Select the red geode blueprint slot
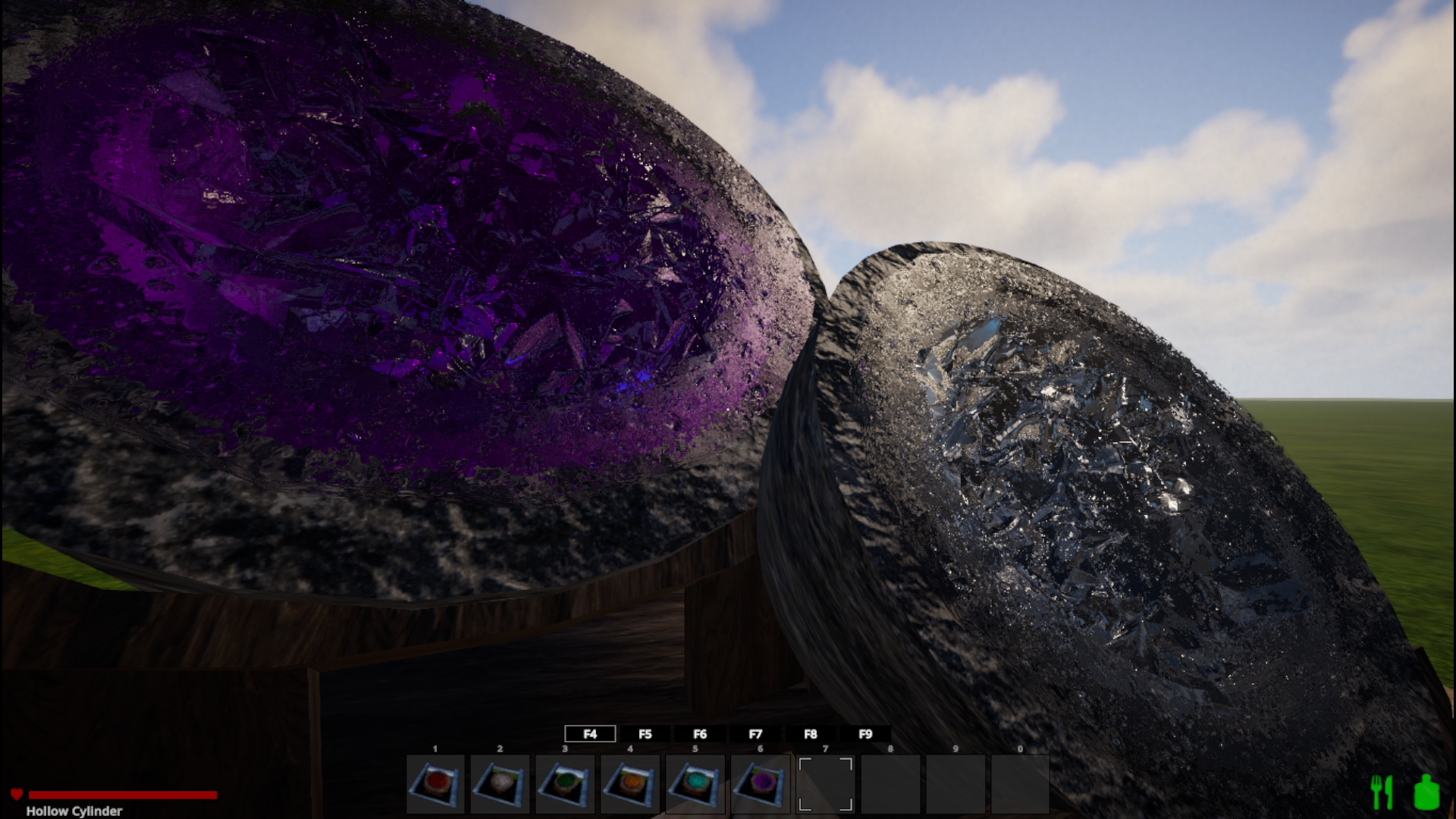This screenshot has height=819, width=1456. tap(435, 784)
